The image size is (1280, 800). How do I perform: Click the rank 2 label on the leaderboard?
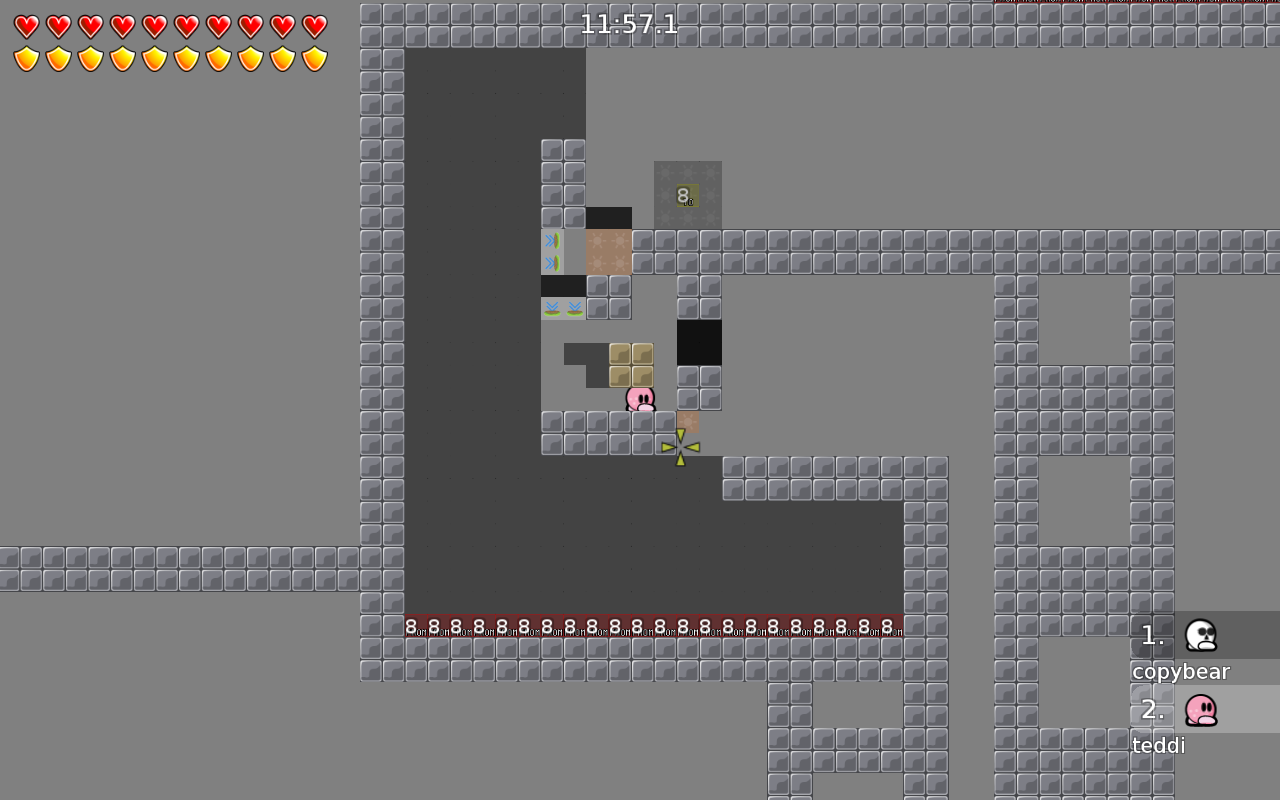1151,710
